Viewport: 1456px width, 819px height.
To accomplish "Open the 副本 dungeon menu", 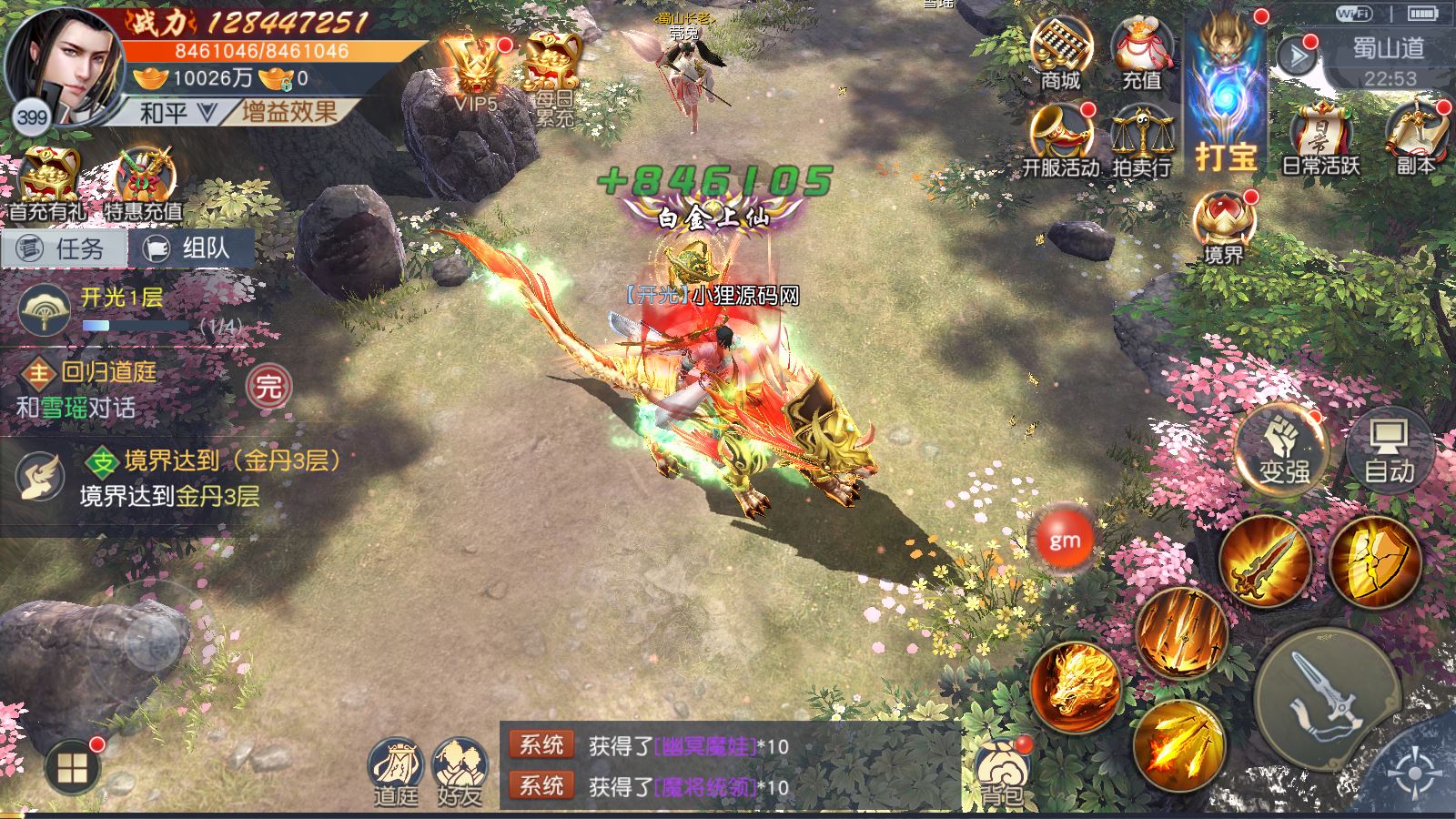I will click(x=1414, y=139).
